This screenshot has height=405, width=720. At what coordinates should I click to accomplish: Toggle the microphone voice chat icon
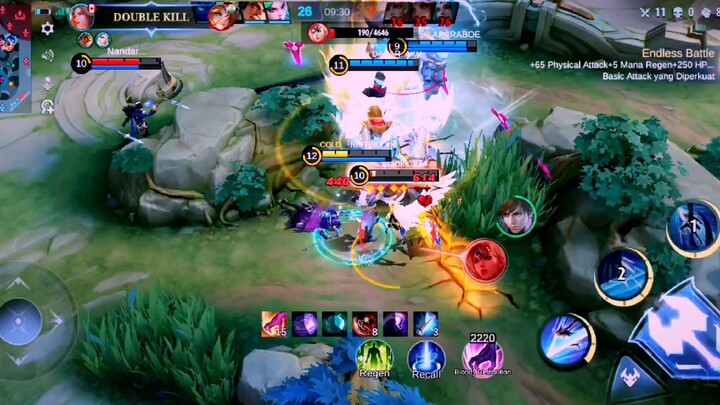47,83
